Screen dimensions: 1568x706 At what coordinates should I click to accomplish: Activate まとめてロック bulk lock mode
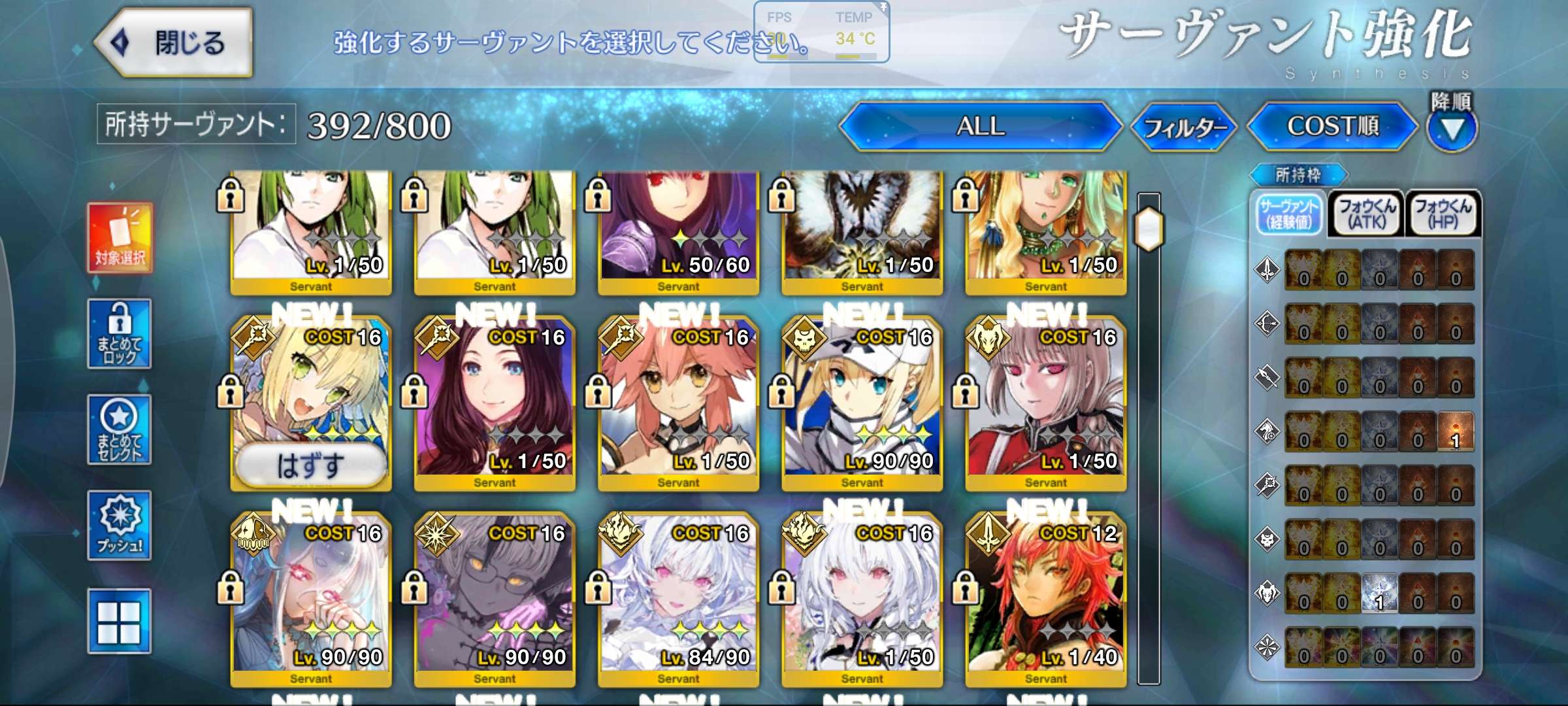click(x=120, y=334)
